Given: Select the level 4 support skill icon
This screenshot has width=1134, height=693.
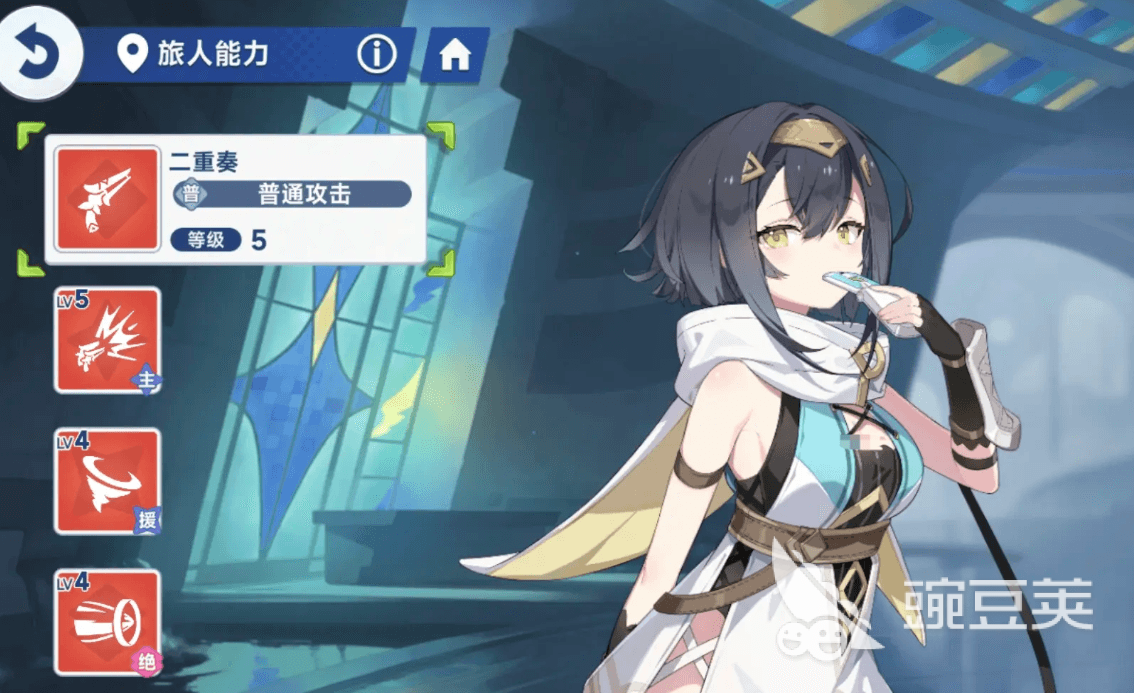Looking at the screenshot, I should point(107,481).
